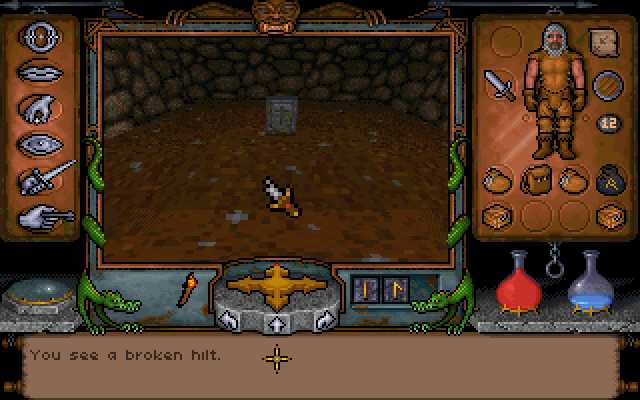The height and width of the screenshot is (400, 640).
Task: Select the round wooden shield slot
Action: click(606, 86)
